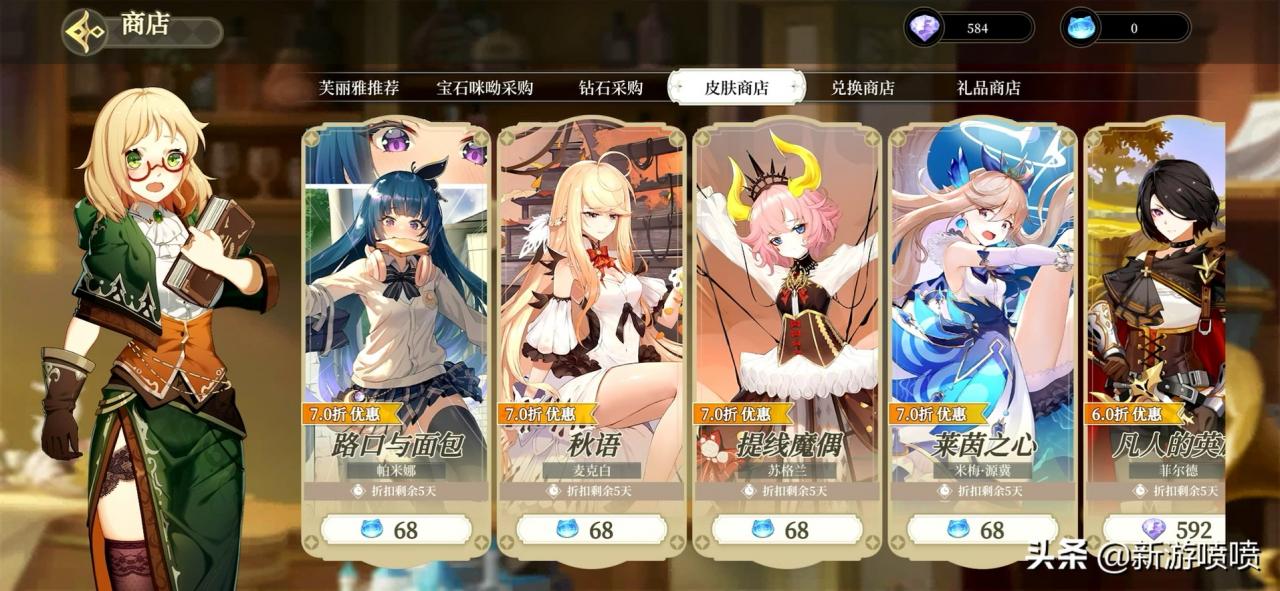Open the 提线魔偶 skin card

click(x=787, y=300)
